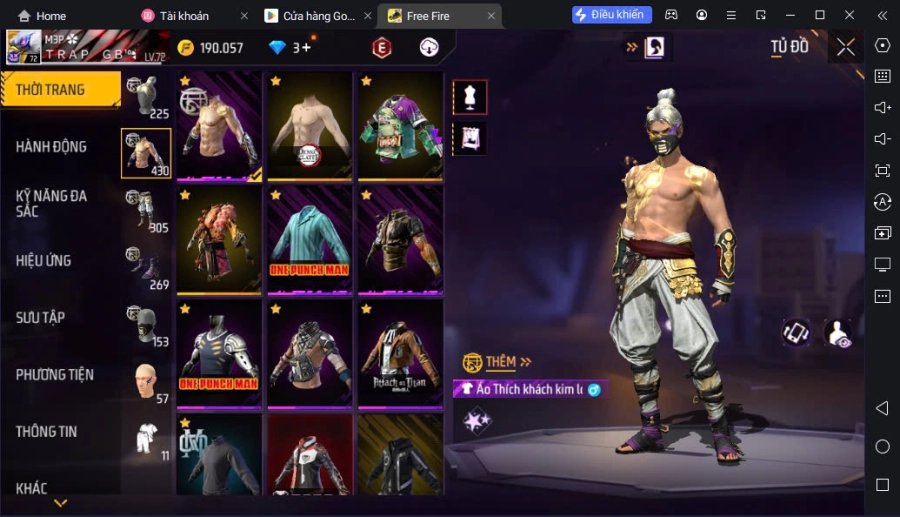Viewport: 900px width, 517px height.
Task: Pick the green and purple joker jacket
Action: pyautogui.click(x=400, y=124)
